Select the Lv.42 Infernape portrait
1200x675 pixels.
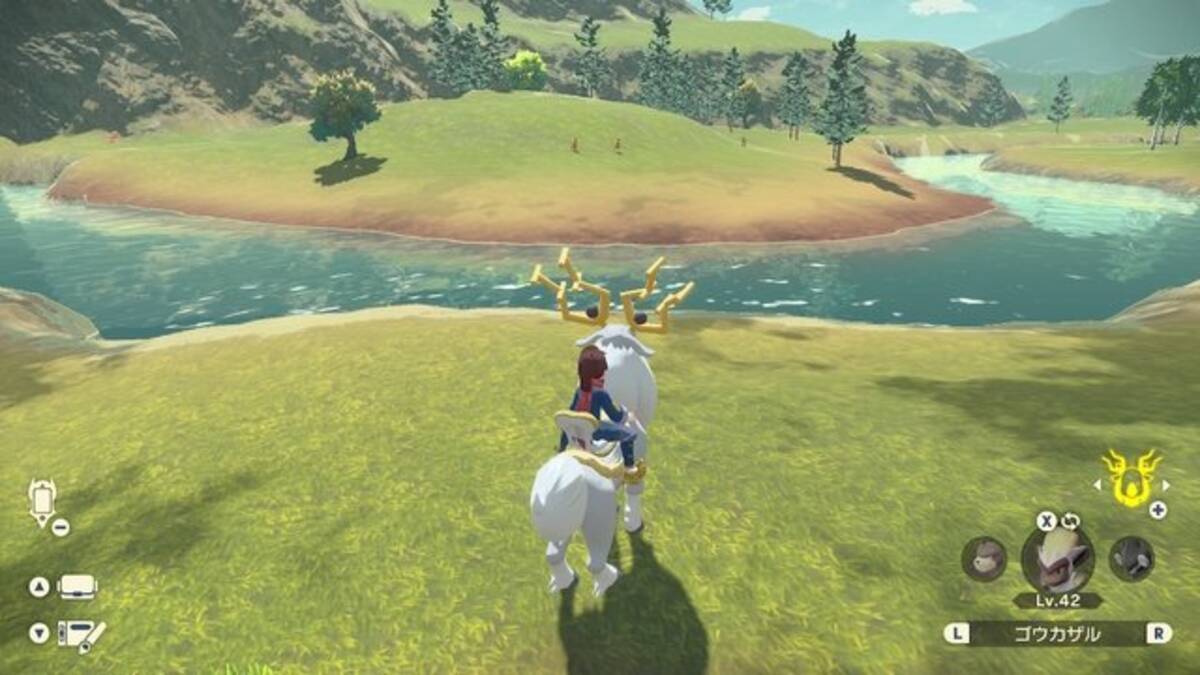tap(1058, 558)
